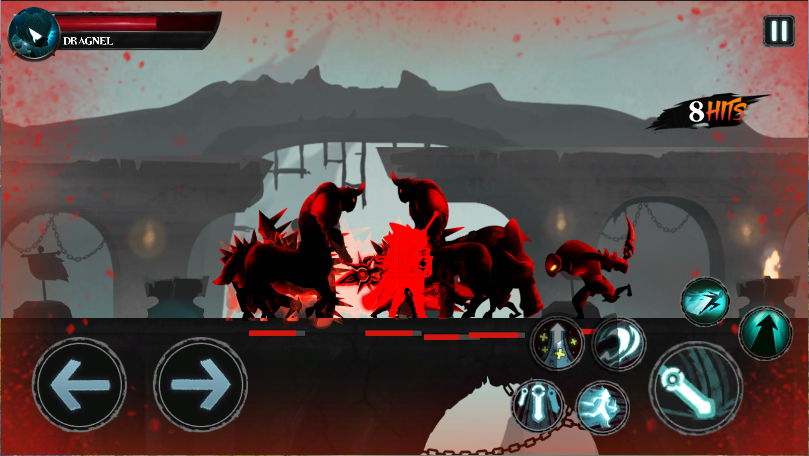The image size is (809, 456).
Task: Use the crescent slash skill
Action: (x=618, y=343)
